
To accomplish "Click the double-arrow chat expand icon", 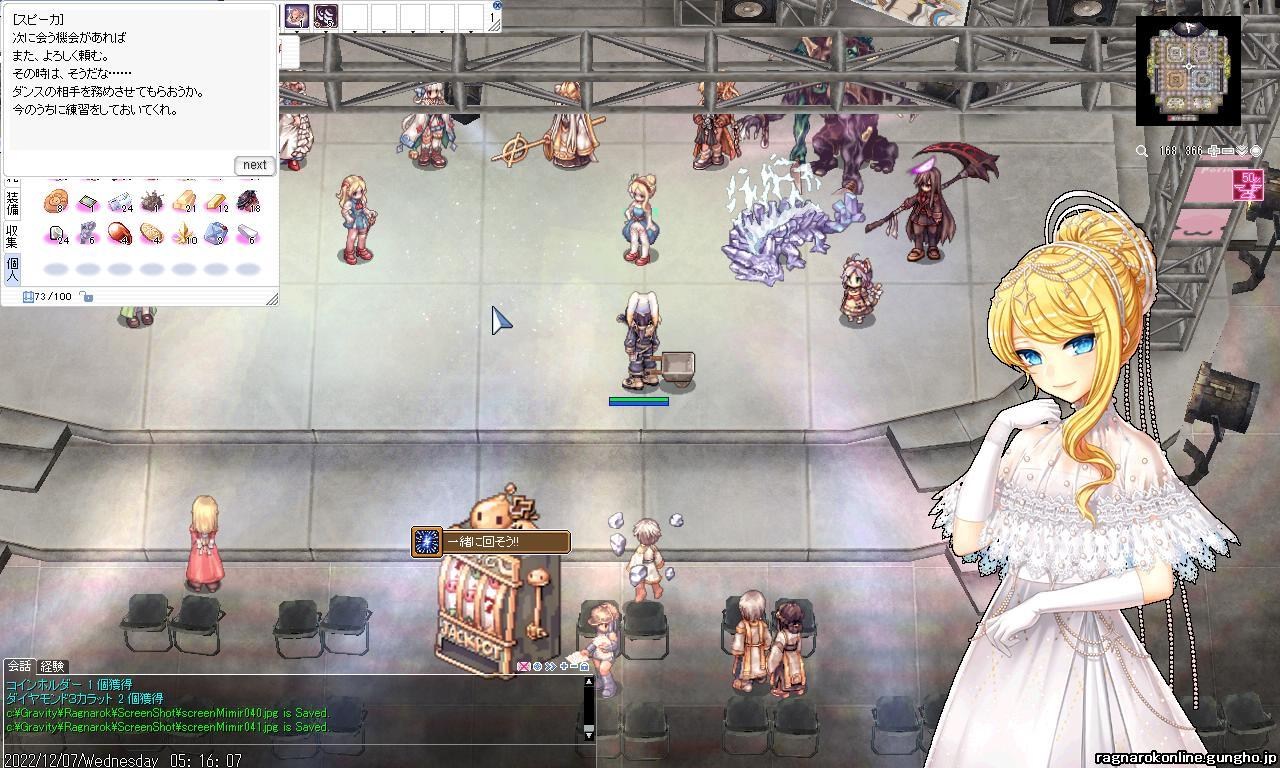I will click(550, 667).
